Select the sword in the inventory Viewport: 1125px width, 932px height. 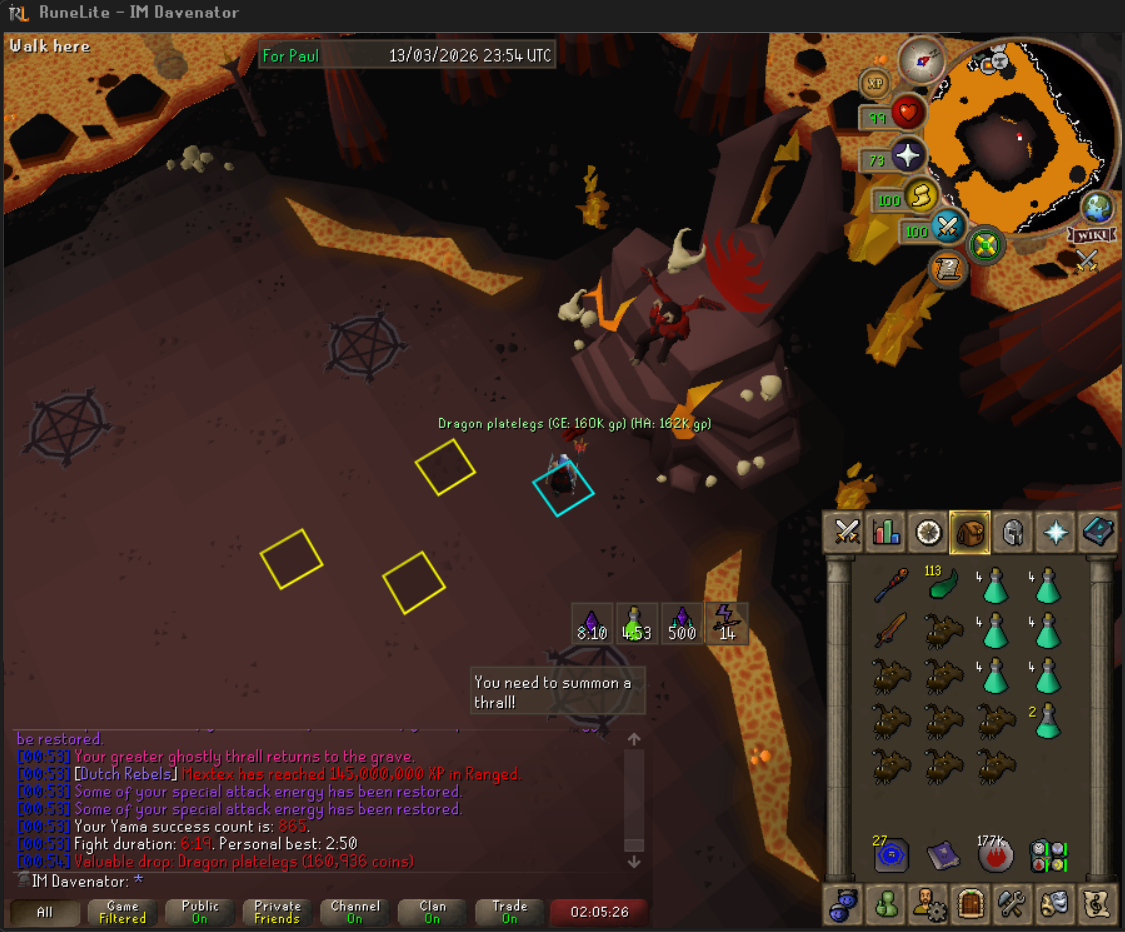tap(889, 629)
